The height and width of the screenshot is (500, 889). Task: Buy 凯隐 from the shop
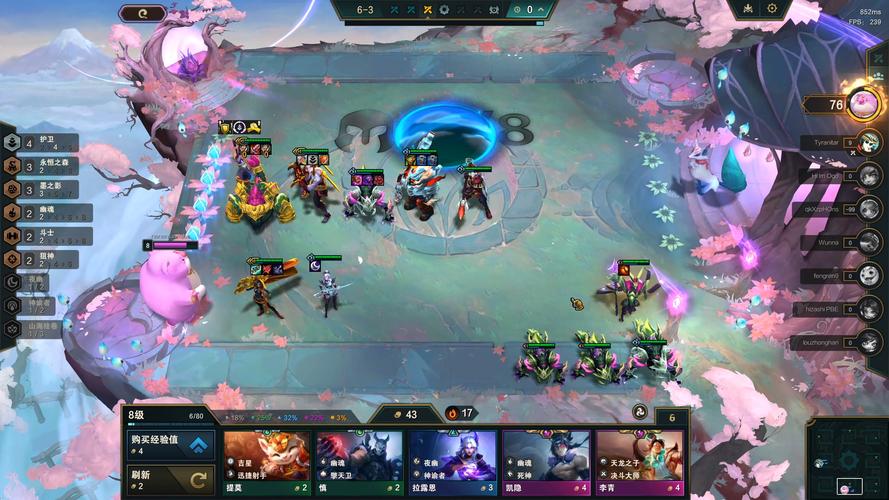[x=546, y=463]
